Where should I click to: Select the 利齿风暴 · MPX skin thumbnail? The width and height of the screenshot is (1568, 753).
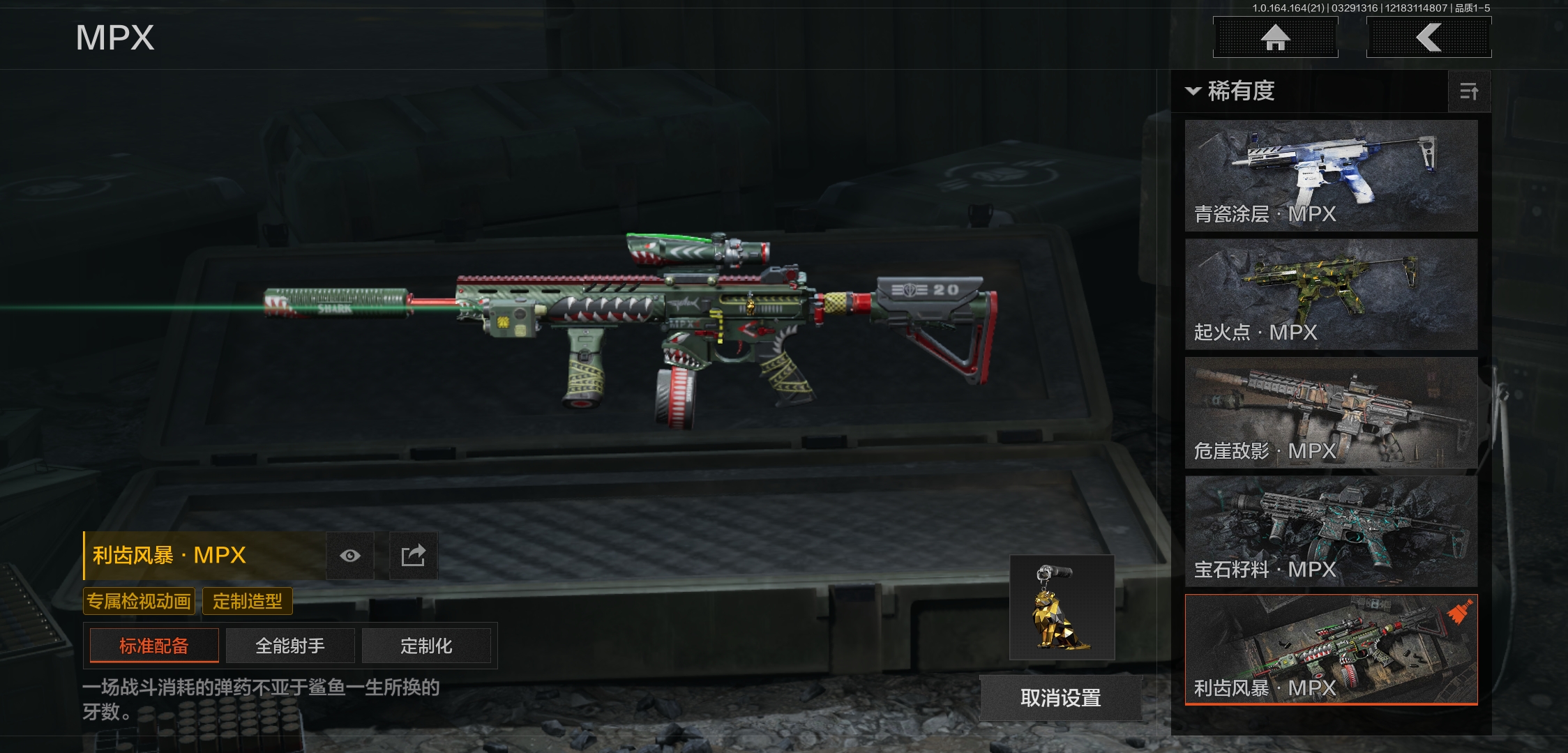1331,650
